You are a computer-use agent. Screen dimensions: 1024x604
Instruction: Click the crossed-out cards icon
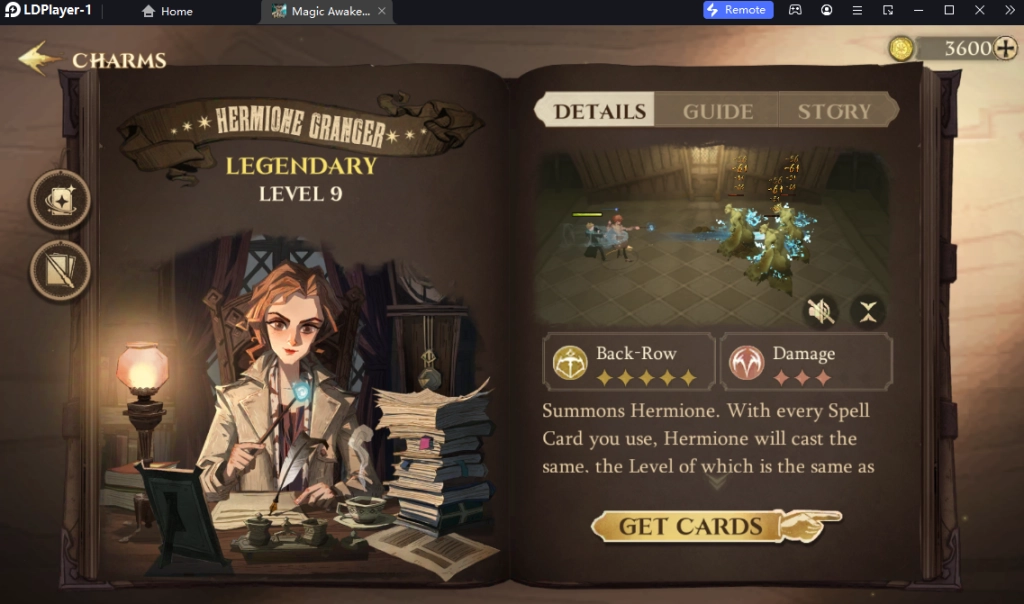click(60, 270)
